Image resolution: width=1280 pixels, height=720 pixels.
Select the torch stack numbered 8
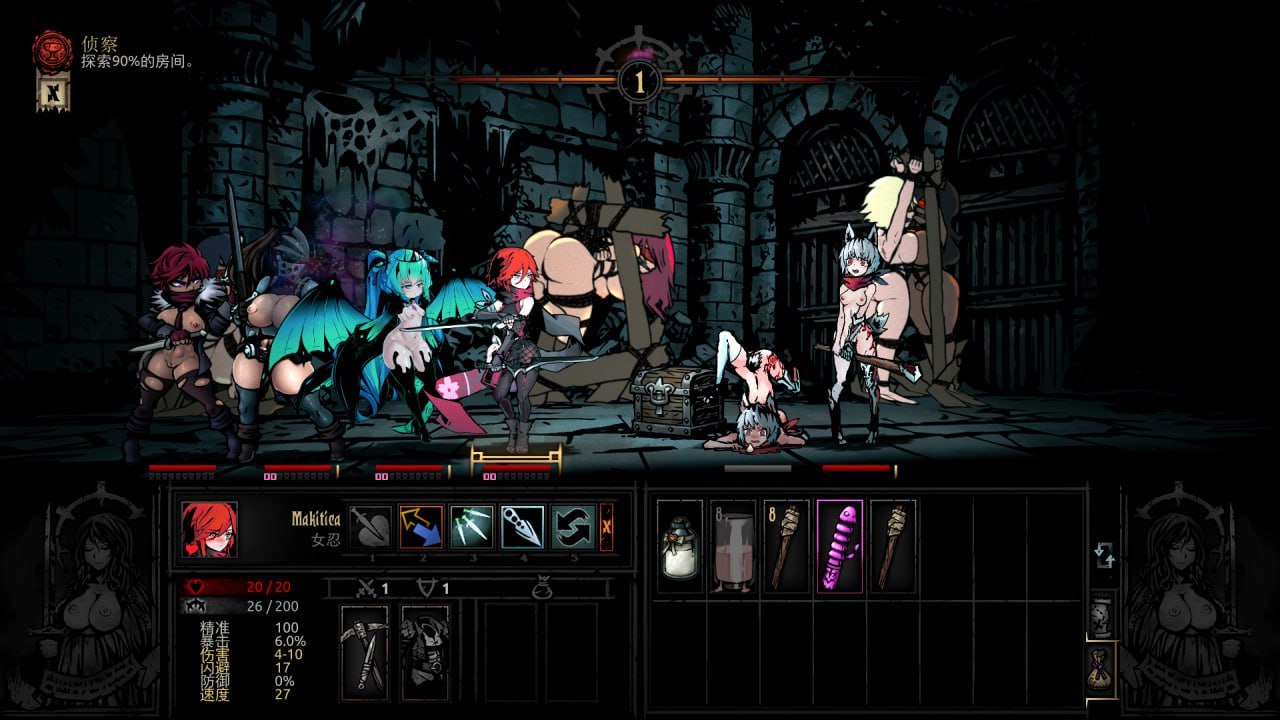[786, 547]
